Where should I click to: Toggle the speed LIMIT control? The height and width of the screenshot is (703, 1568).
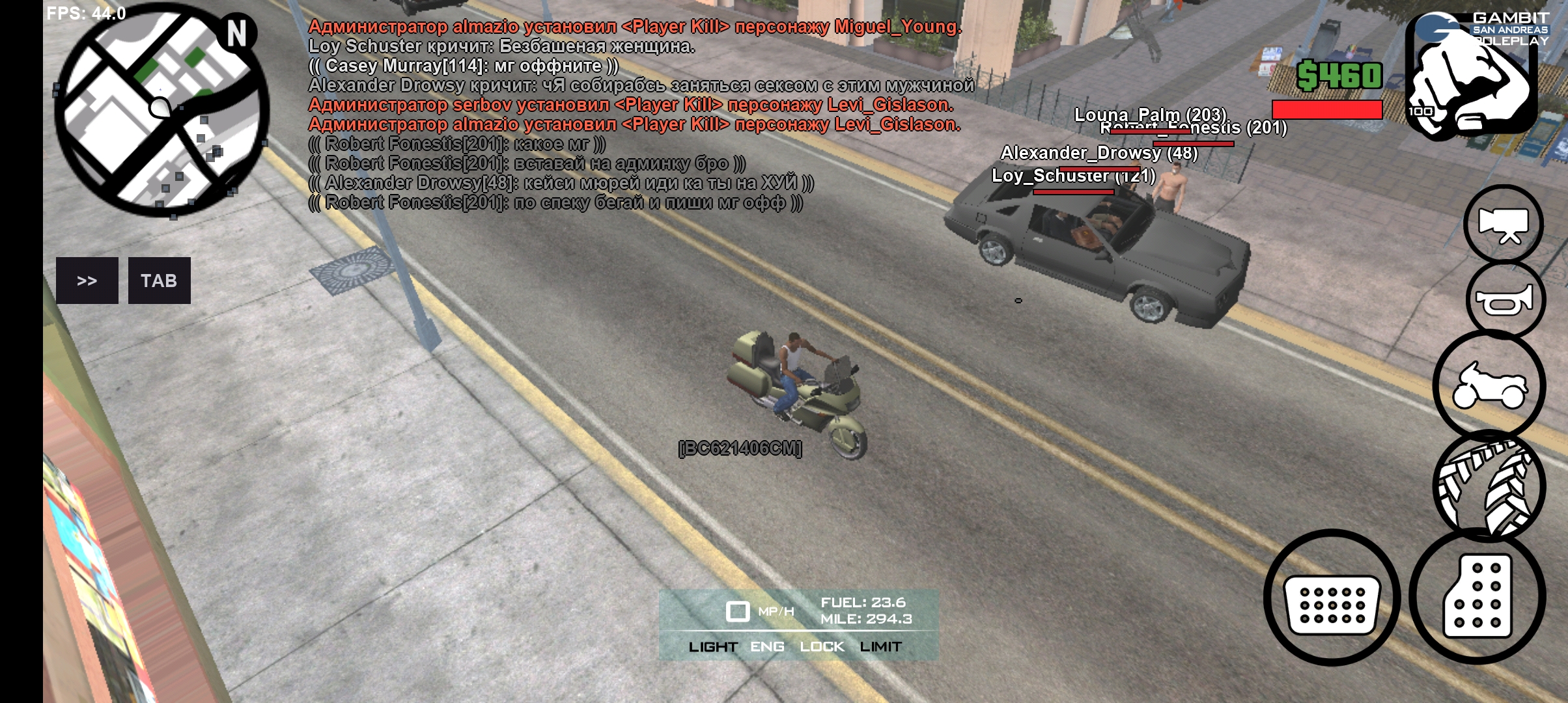tap(880, 647)
